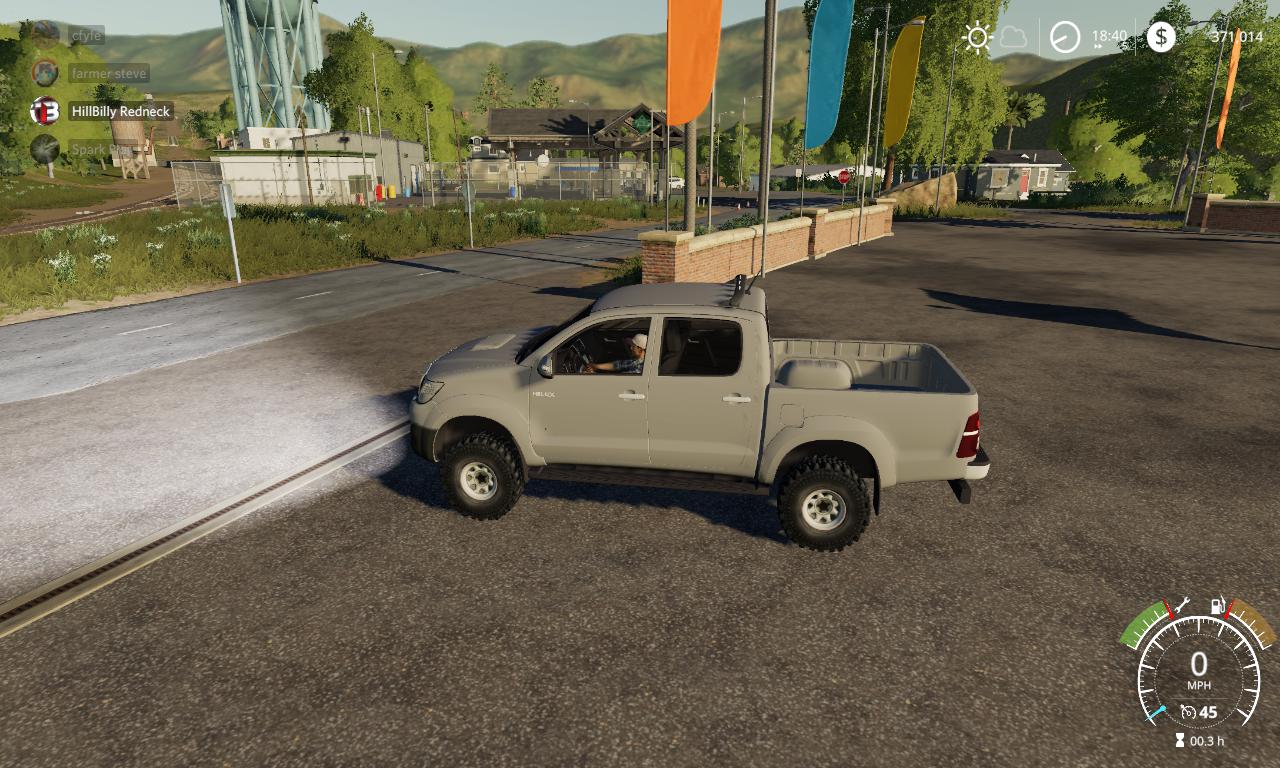The image size is (1280, 768).
Task: Check the wrench vehicle damage icon
Action: 1181,604
